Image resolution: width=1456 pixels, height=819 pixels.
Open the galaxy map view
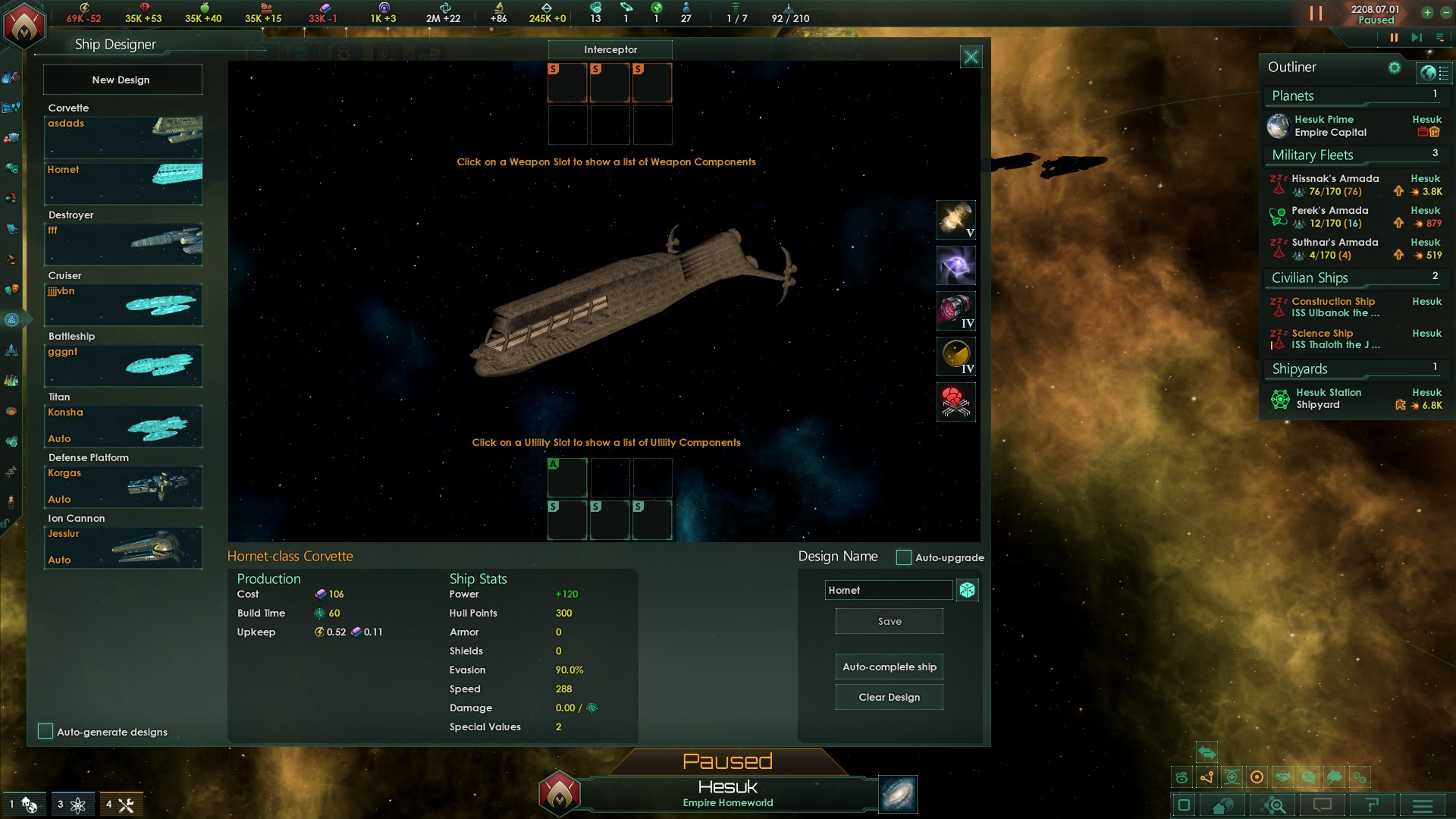[898, 793]
